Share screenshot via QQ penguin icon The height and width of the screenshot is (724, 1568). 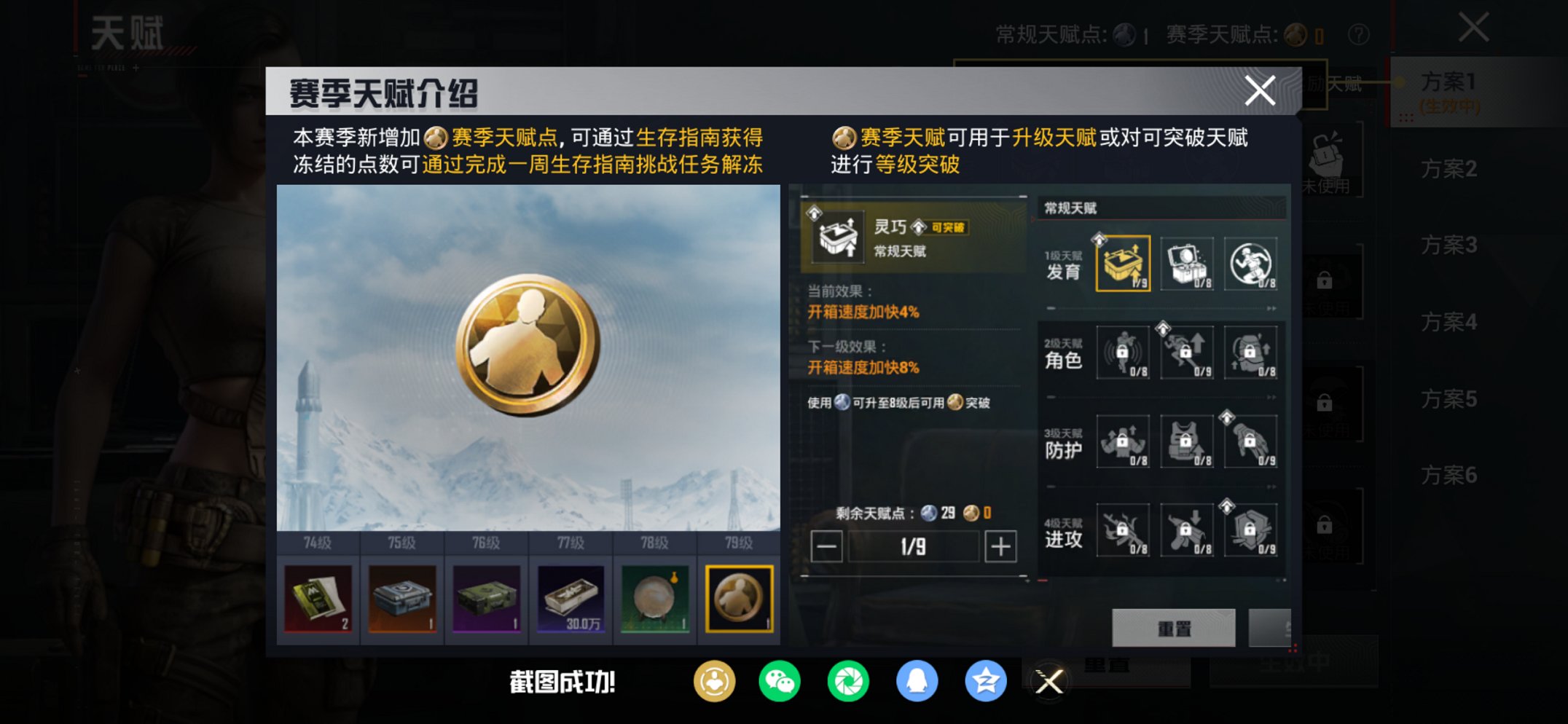(x=918, y=682)
